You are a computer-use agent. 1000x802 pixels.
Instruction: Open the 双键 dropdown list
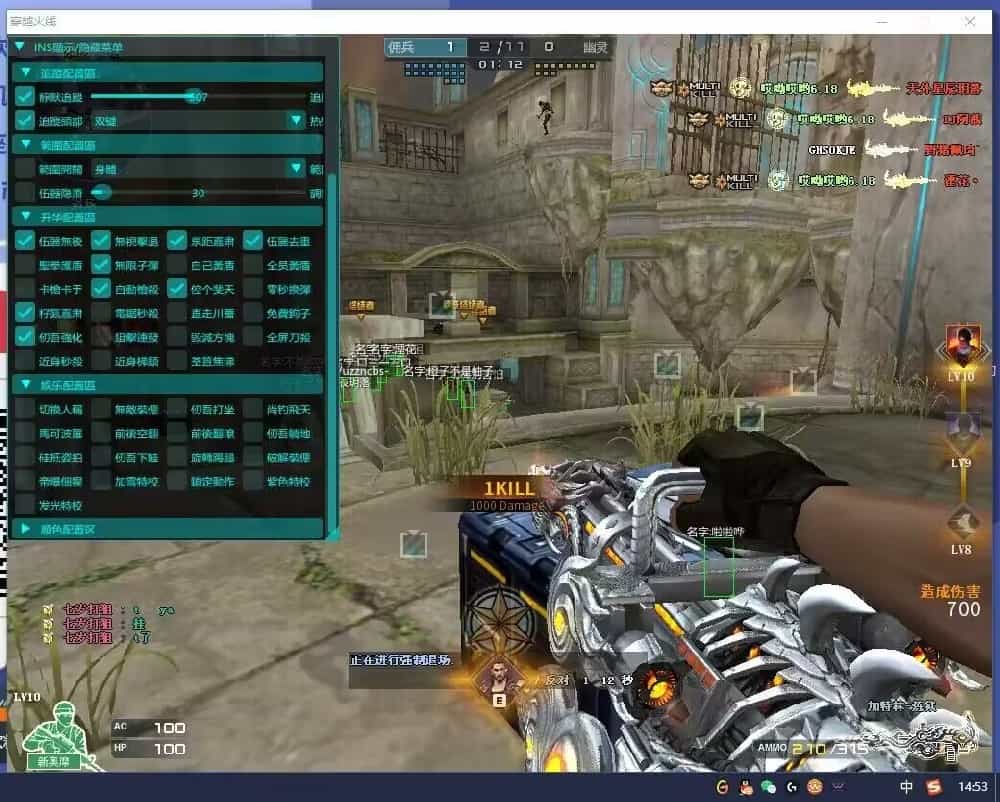coord(296,120)
